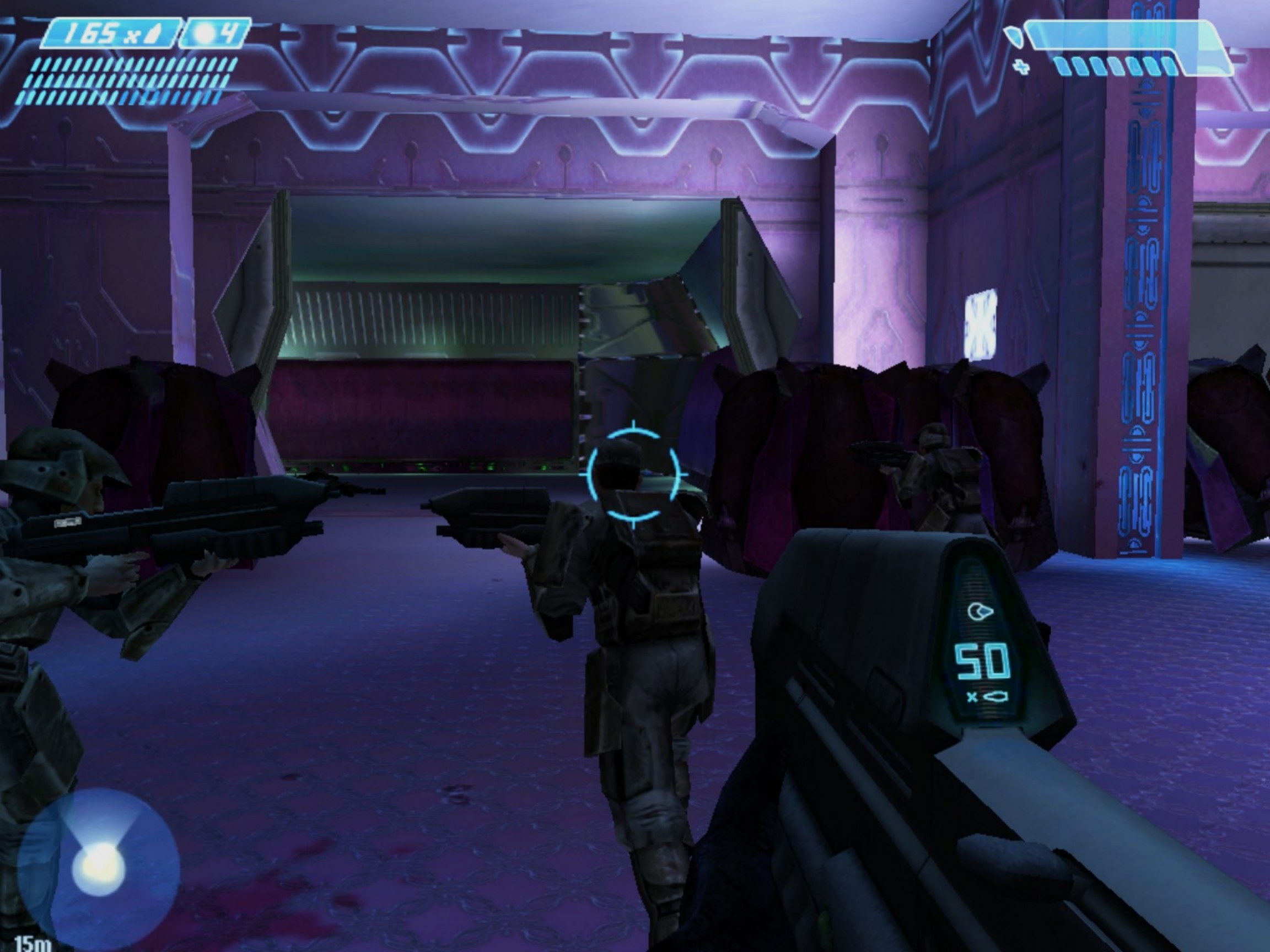The image size is (1270, 952).
Task: Click the circular motion tracker radar
Action: [x=99, y=868]
